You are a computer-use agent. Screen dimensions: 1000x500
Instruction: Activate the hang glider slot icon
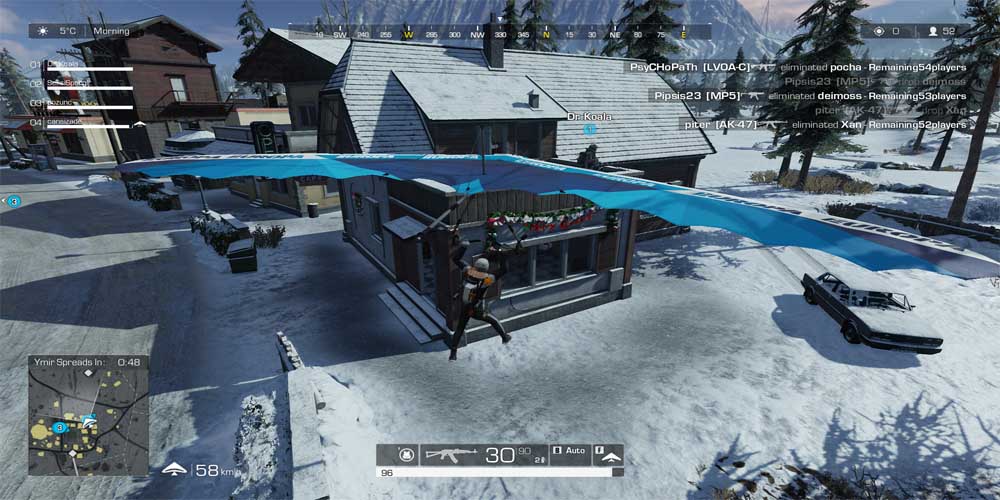point(610,455)
